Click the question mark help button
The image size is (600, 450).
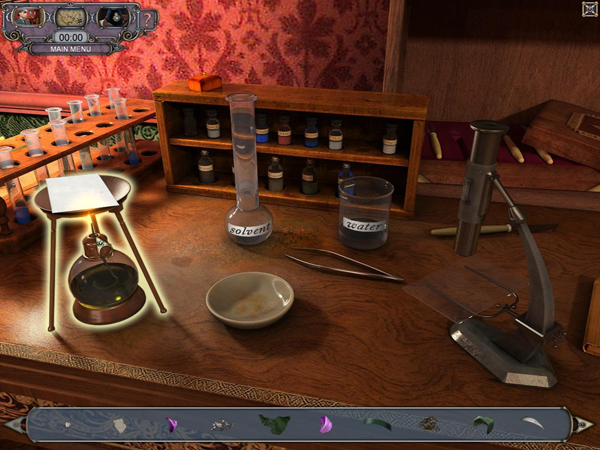coord(148,19)
